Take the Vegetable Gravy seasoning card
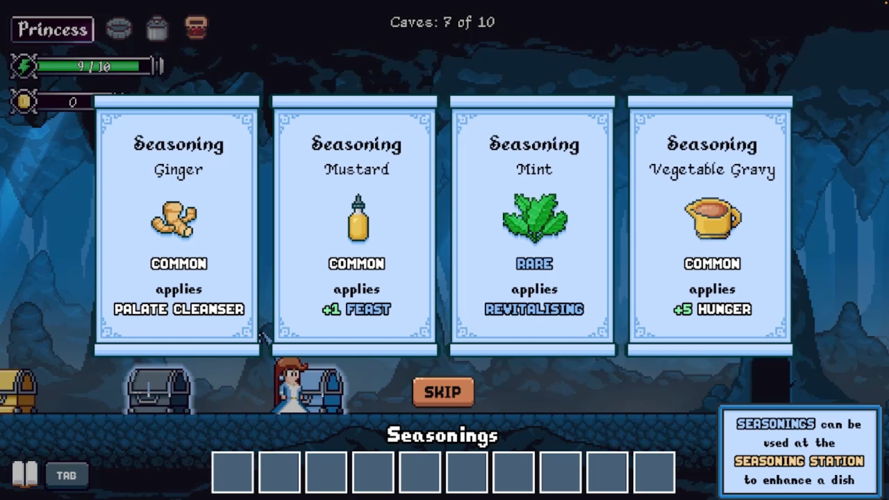This screenshot has width=889, height=500. coord(711,226)
